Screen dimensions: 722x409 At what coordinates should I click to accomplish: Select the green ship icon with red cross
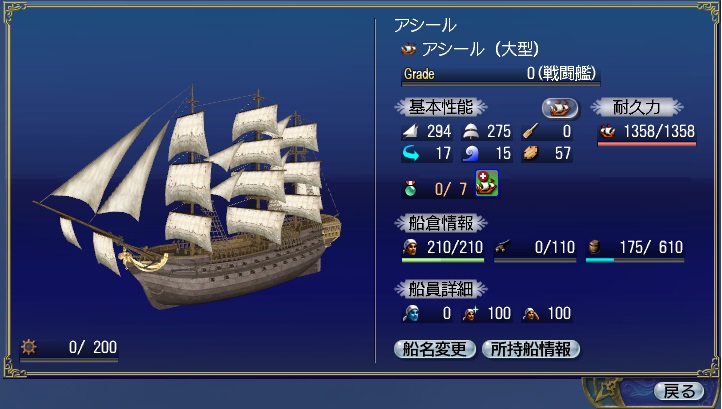coord(487,183)
